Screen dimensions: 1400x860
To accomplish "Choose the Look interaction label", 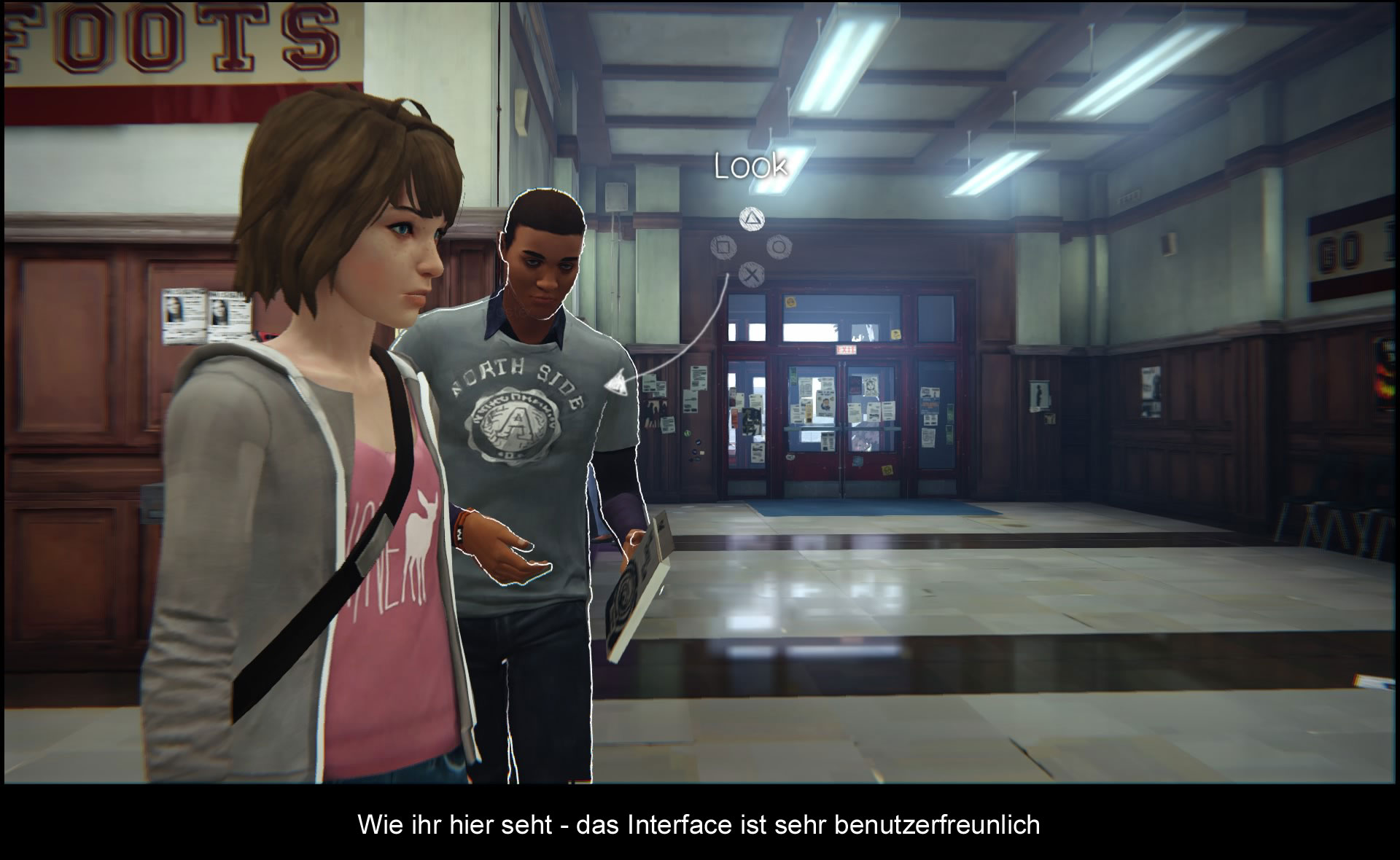I will 750,166.
